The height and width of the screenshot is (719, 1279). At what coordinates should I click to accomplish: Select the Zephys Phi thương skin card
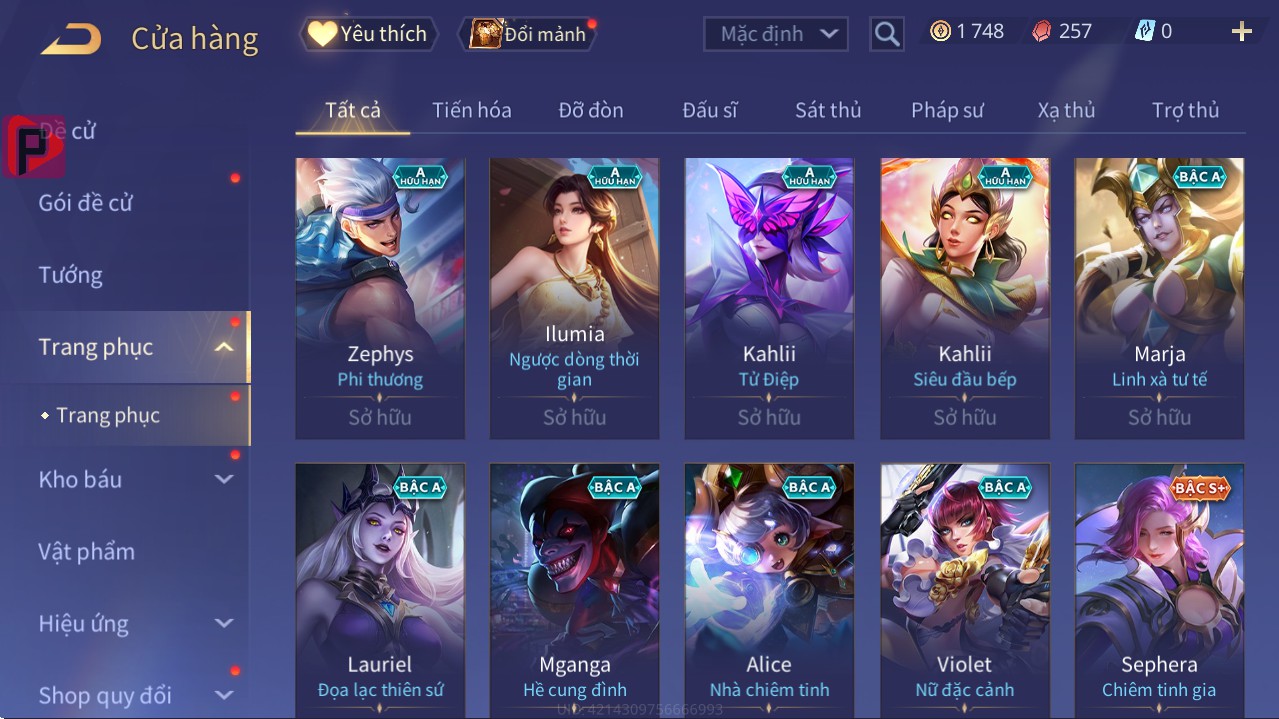point(380,298)
